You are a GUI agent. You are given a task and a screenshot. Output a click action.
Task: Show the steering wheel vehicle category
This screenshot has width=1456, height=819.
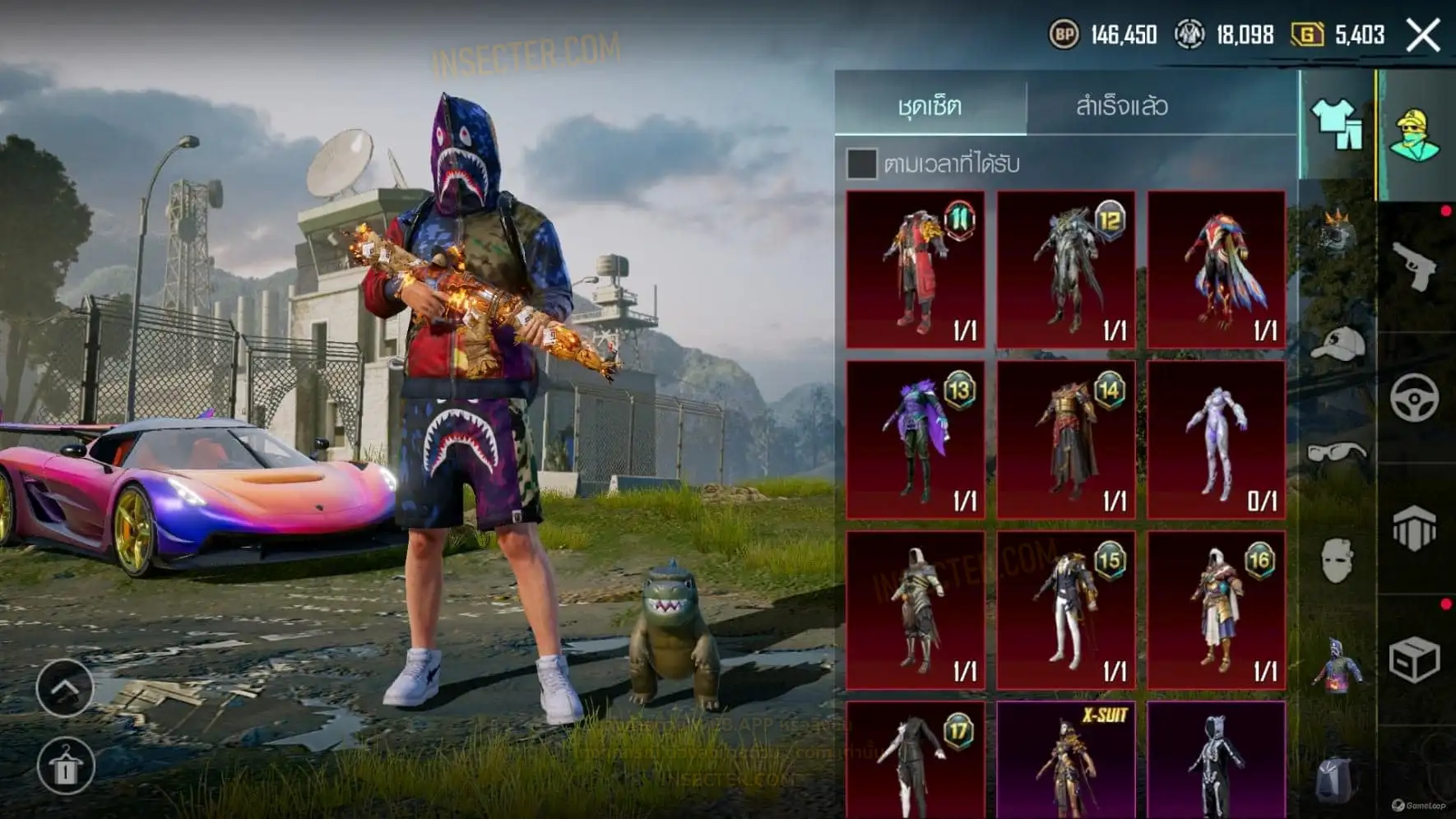tap(1415, 399)
